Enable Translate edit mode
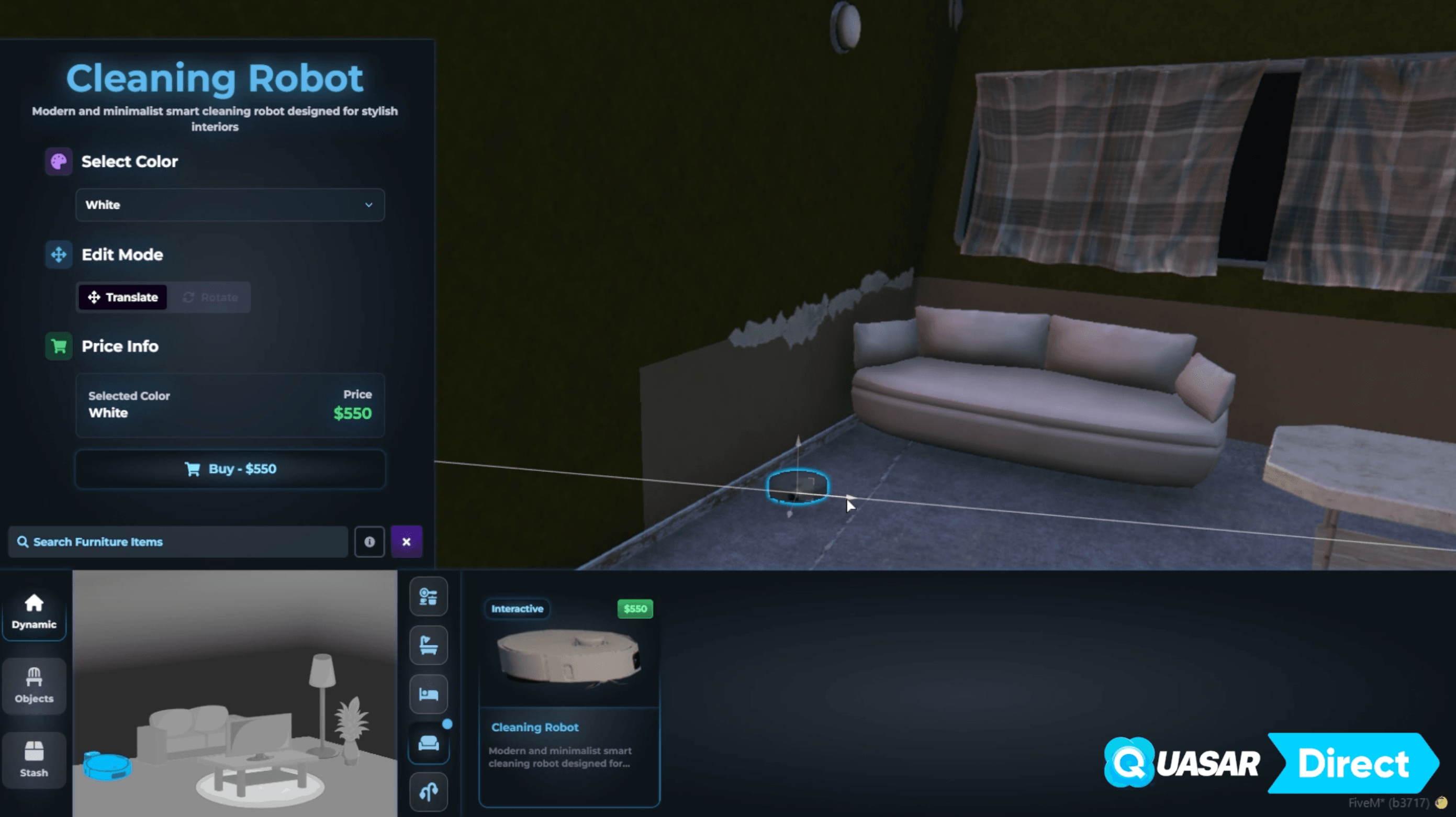 (x=122, y=297)
